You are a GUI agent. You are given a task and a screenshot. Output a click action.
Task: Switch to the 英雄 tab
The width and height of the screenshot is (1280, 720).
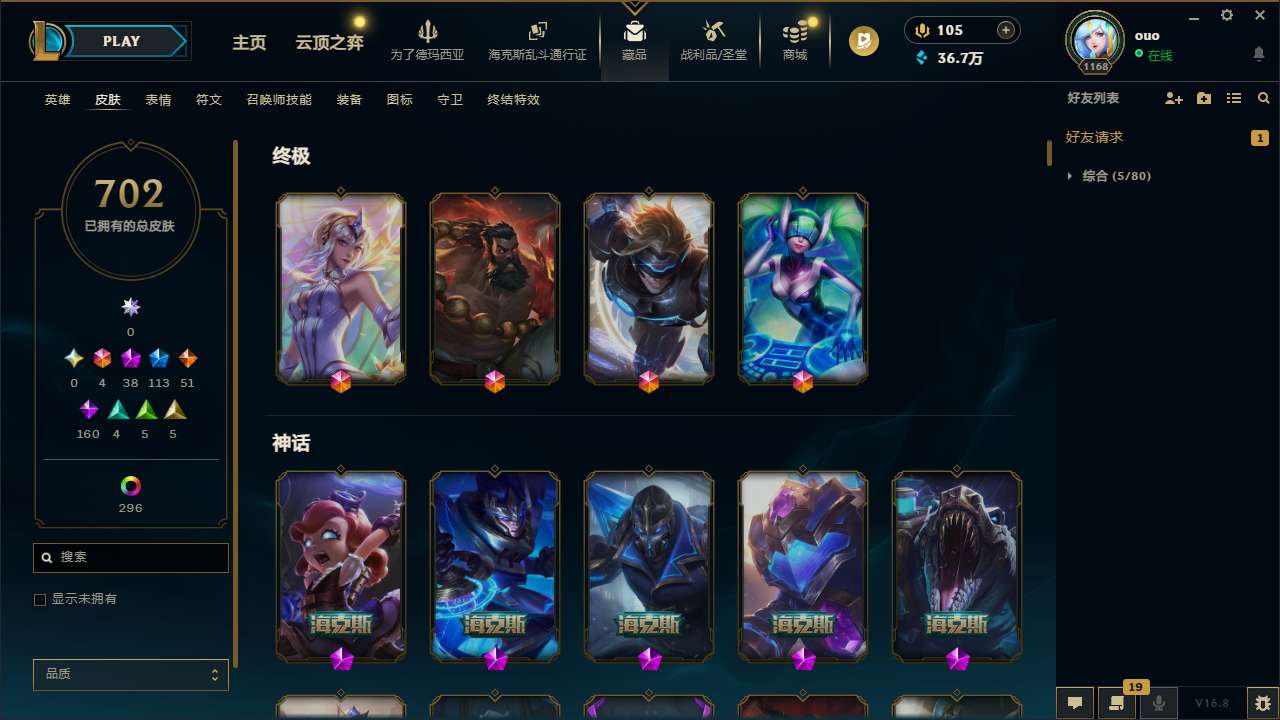[57, 100]
